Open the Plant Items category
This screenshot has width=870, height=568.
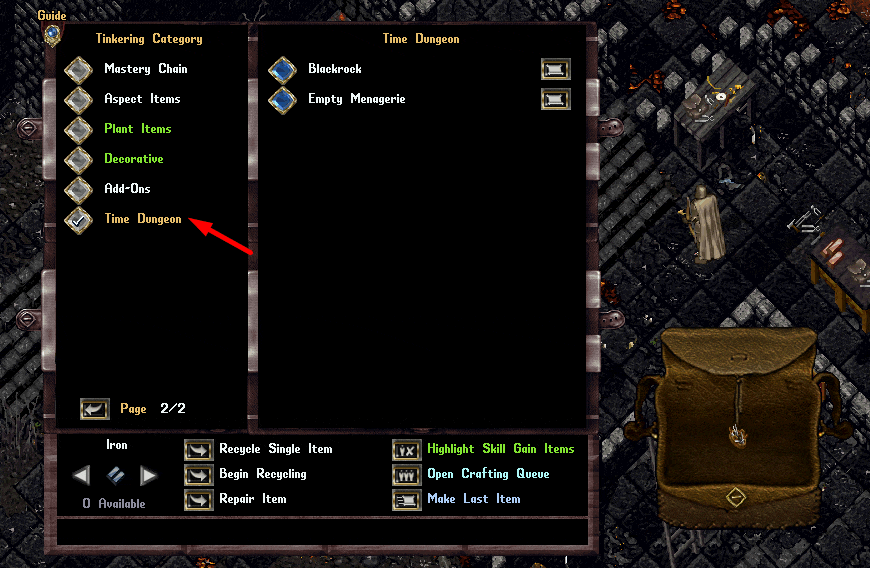tap(79, 130)
